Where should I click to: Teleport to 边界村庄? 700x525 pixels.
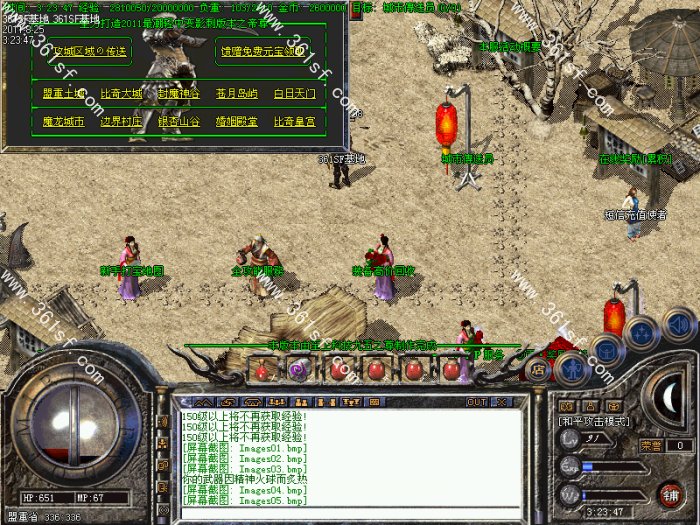(121, 122)
